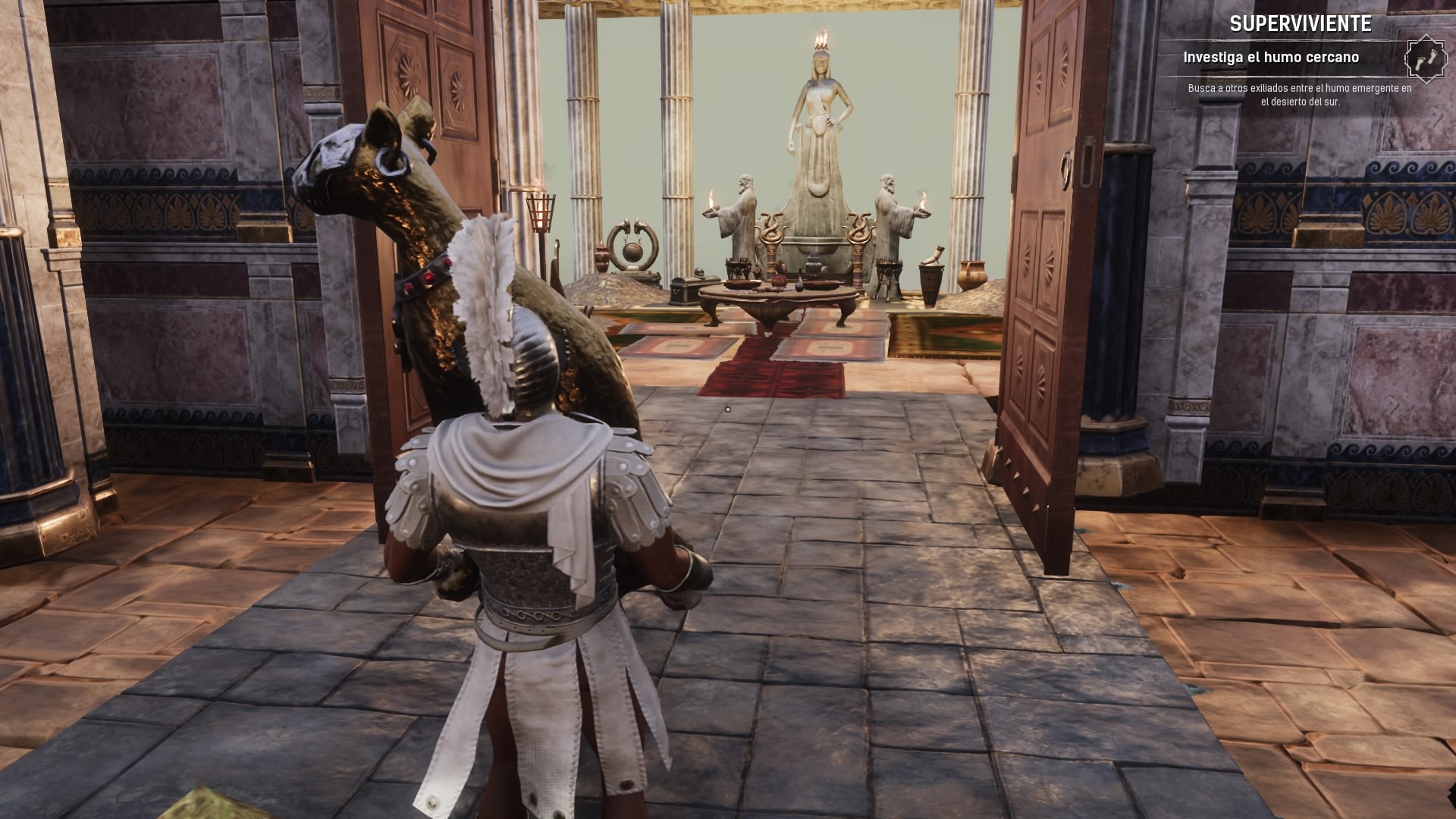
Task: Select the 'Investiga el humo cercano' objective tracker
Action: pyautogui.click(x=1270, y=58)
